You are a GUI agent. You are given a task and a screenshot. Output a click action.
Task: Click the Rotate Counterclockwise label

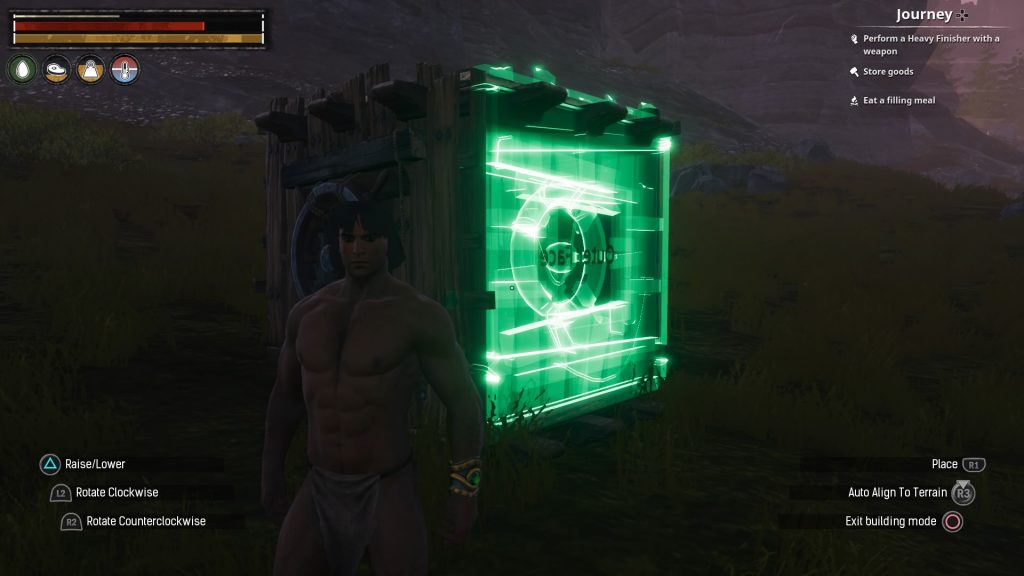pyautogui.click(x=145, y=521)
